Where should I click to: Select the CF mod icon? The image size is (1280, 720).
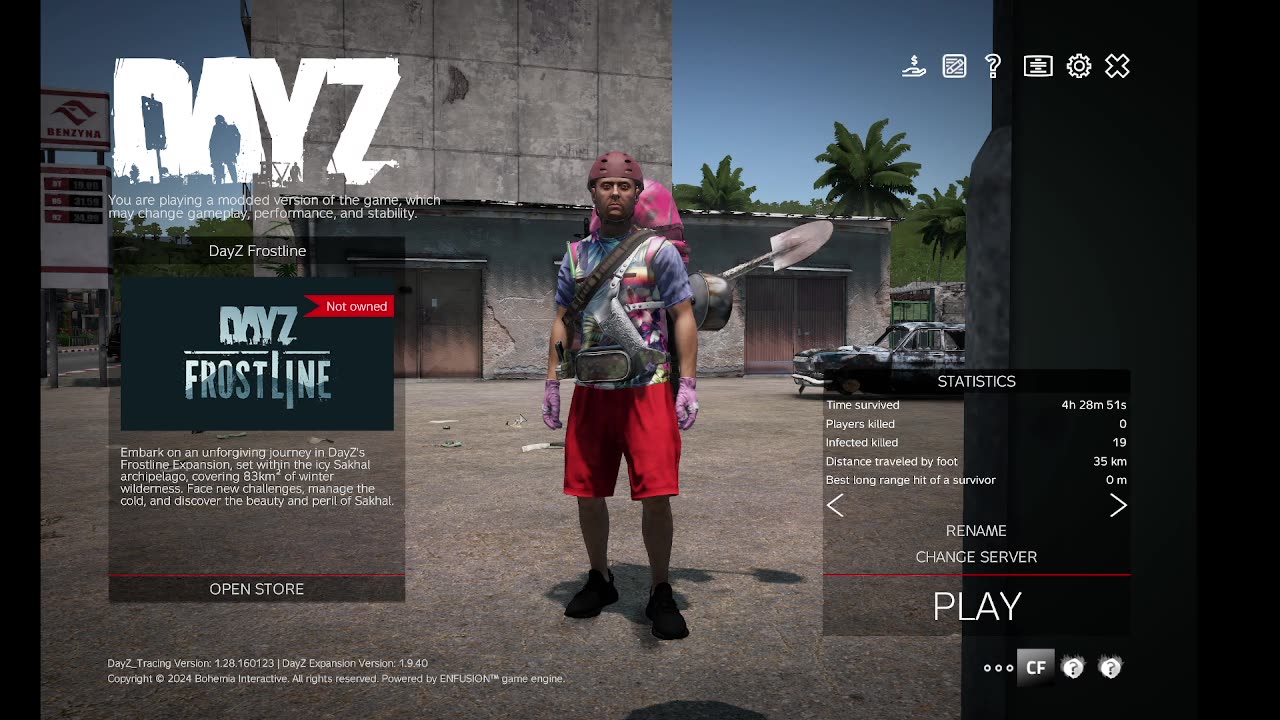tap(1036, 667)
